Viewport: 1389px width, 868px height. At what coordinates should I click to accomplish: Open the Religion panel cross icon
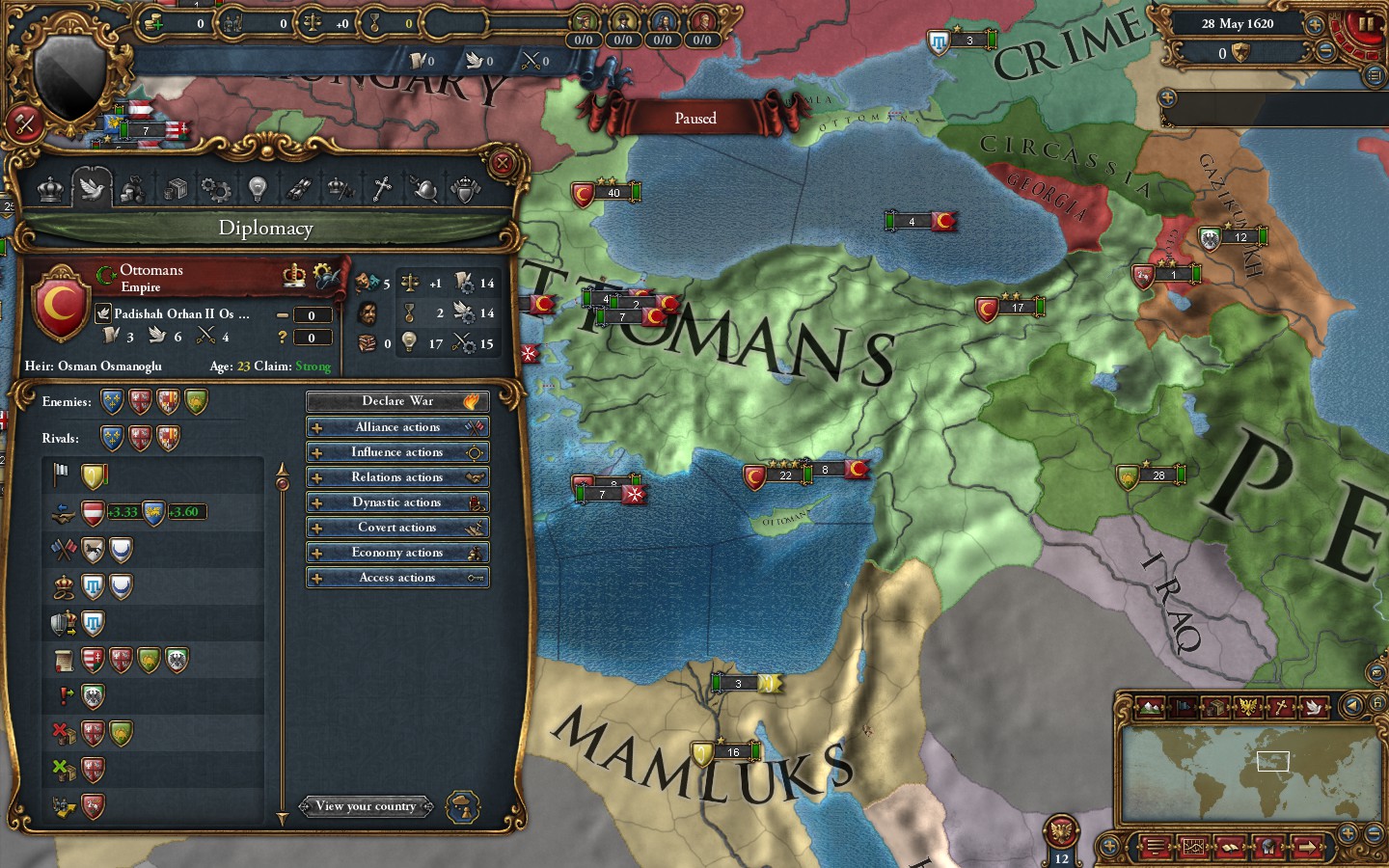coord(380,188)
